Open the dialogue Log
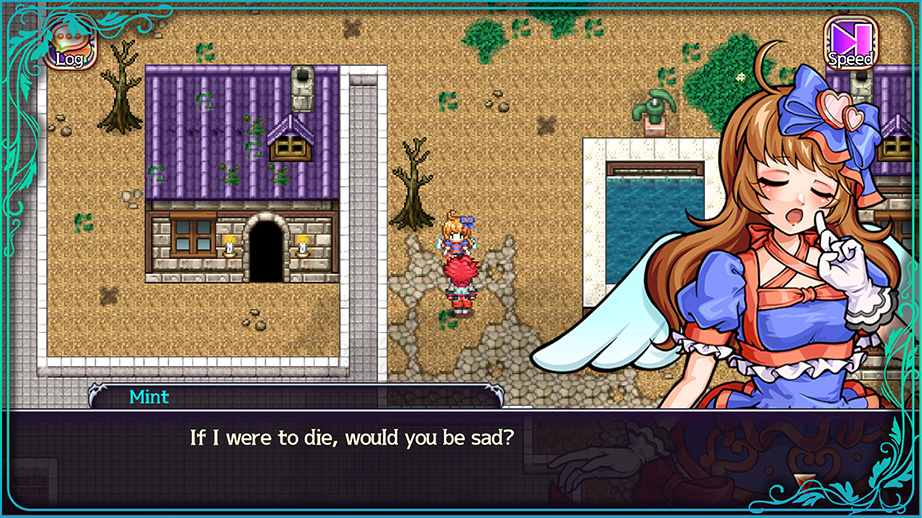Image resolution: width=922 pixels, height=518 pixels. point(70,46)
